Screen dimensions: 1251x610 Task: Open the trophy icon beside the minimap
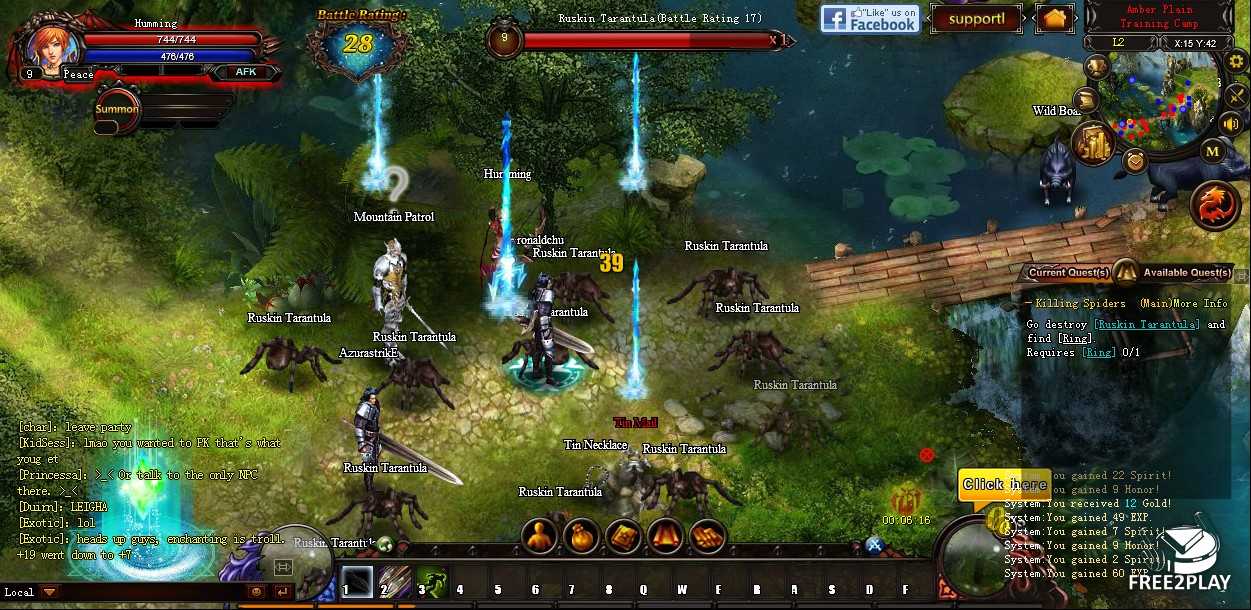point(1097,67)
